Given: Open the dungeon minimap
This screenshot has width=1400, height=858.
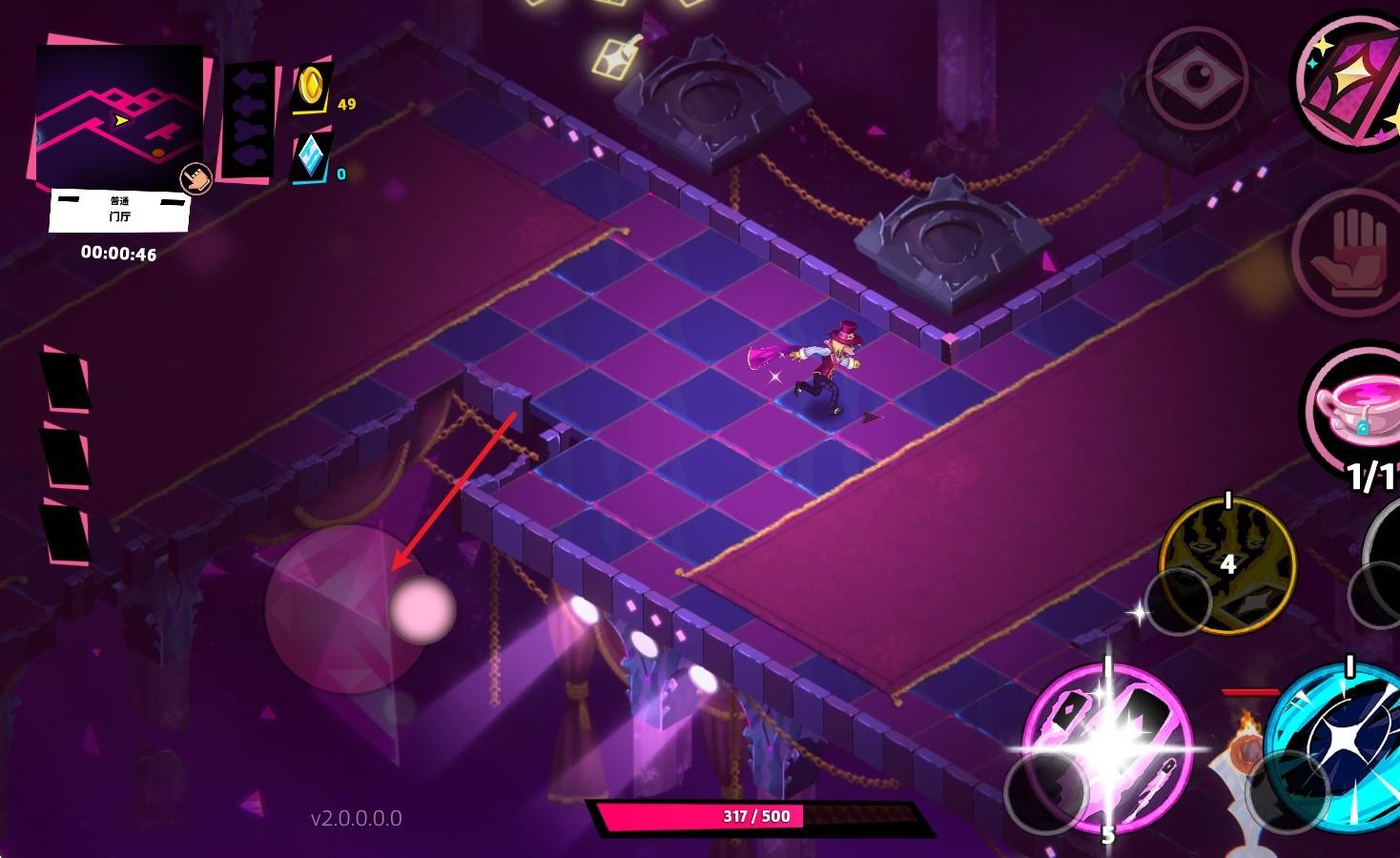Looking at the screenshot, I should point(118,114).
